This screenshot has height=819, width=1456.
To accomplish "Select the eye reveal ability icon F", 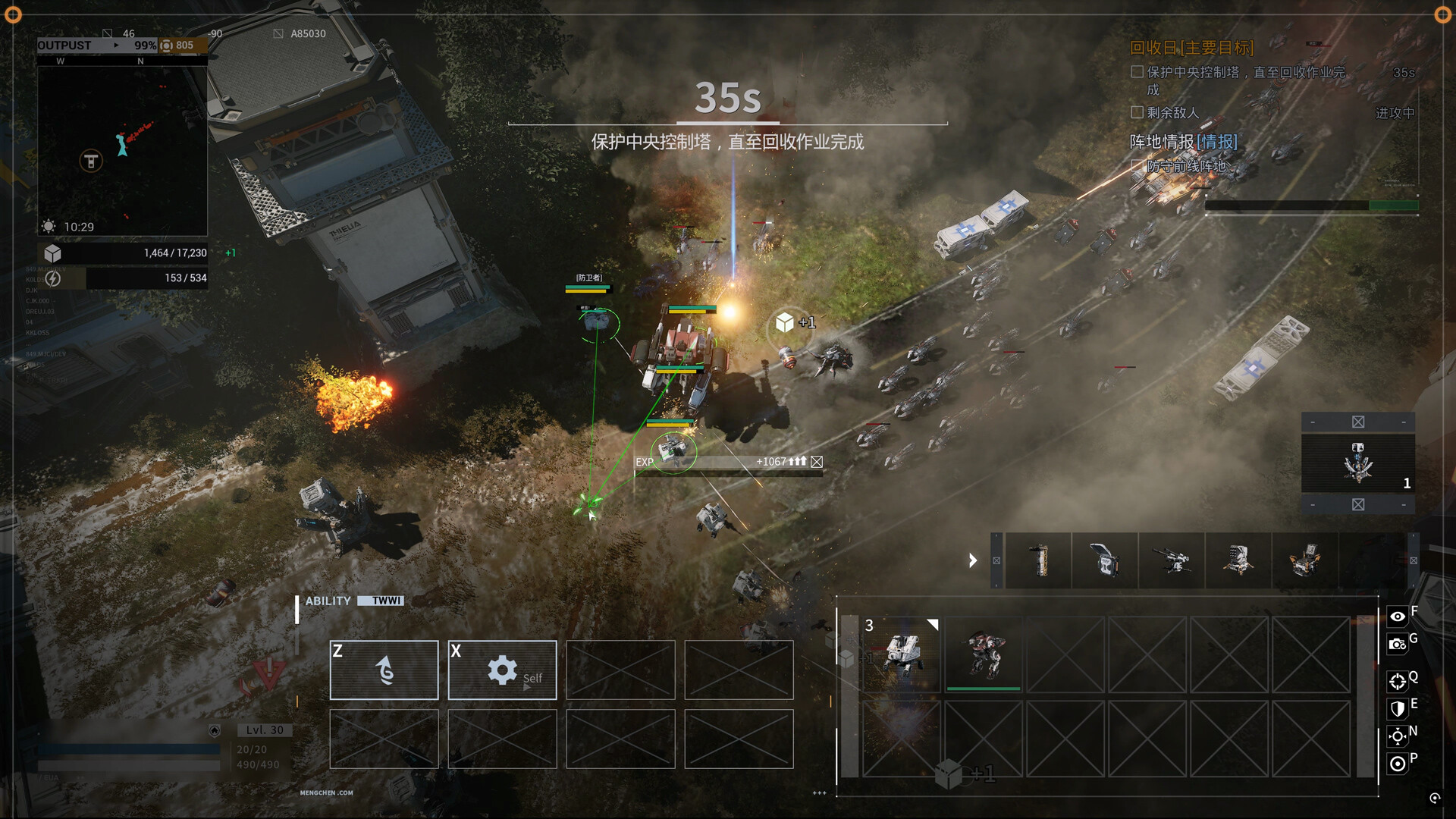I will tap(1398, 616).
